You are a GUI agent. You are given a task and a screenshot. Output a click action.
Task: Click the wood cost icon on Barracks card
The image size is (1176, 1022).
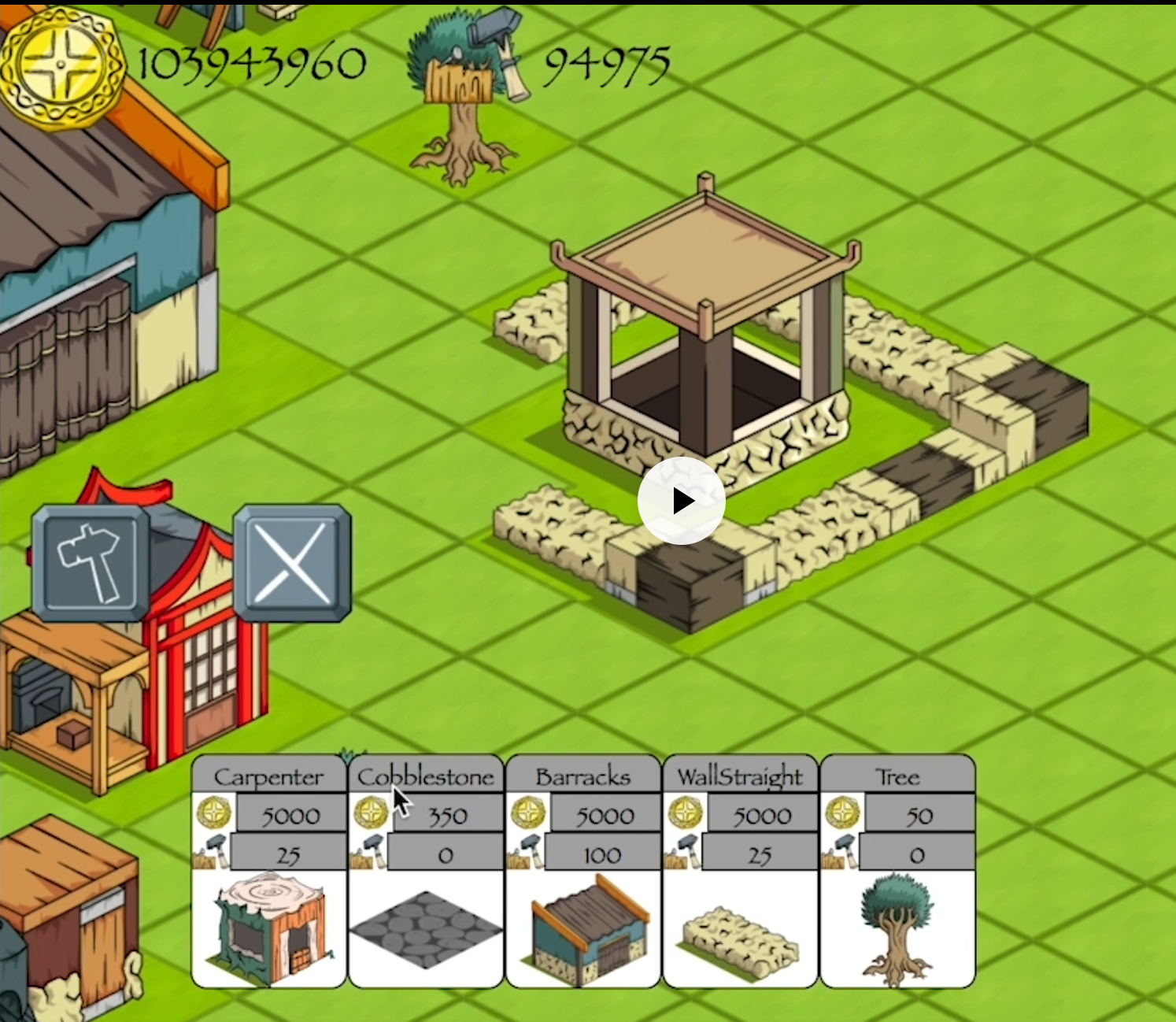526,853
